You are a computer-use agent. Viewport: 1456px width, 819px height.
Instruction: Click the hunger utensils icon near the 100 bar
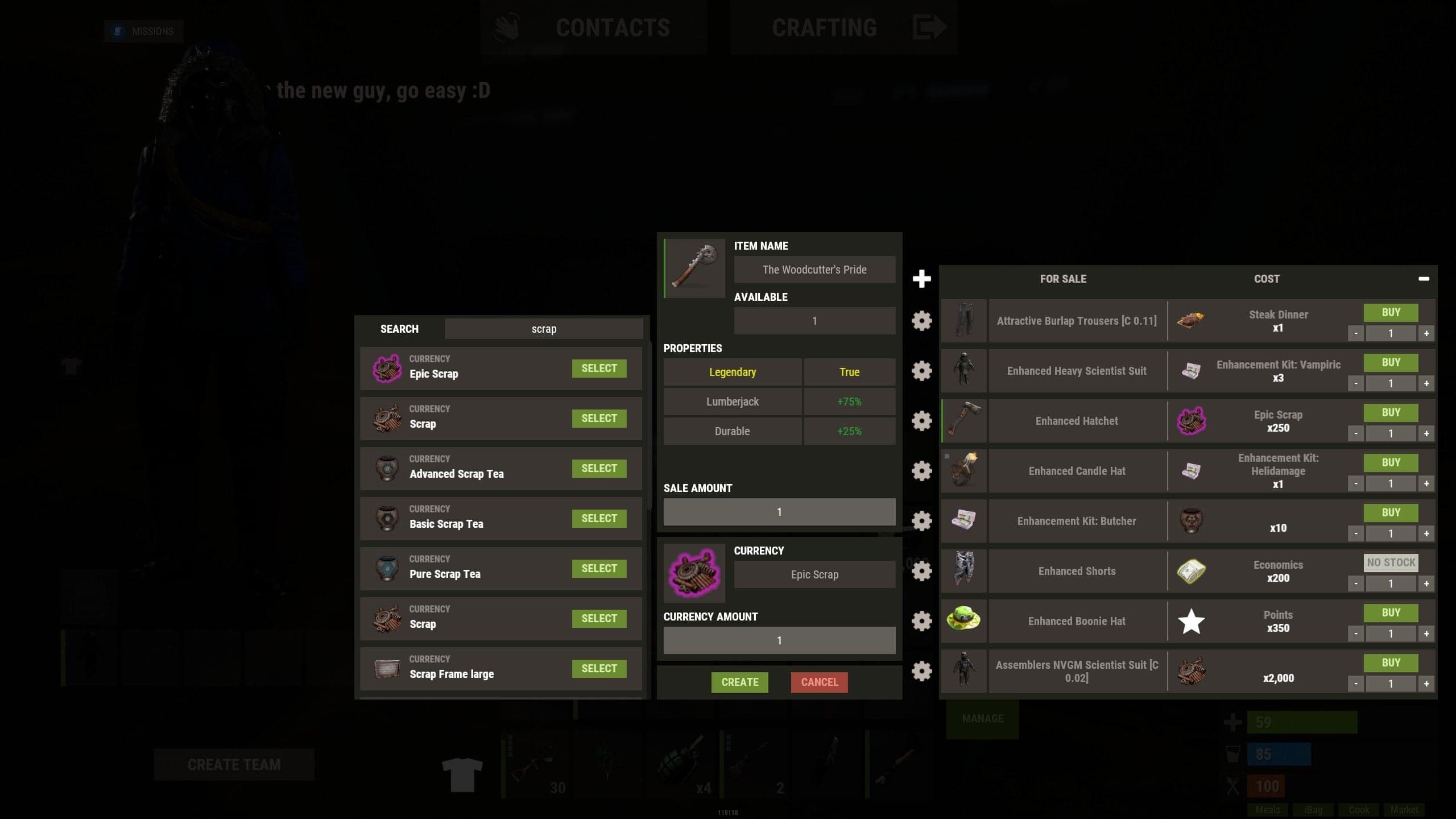(1233, 785)
